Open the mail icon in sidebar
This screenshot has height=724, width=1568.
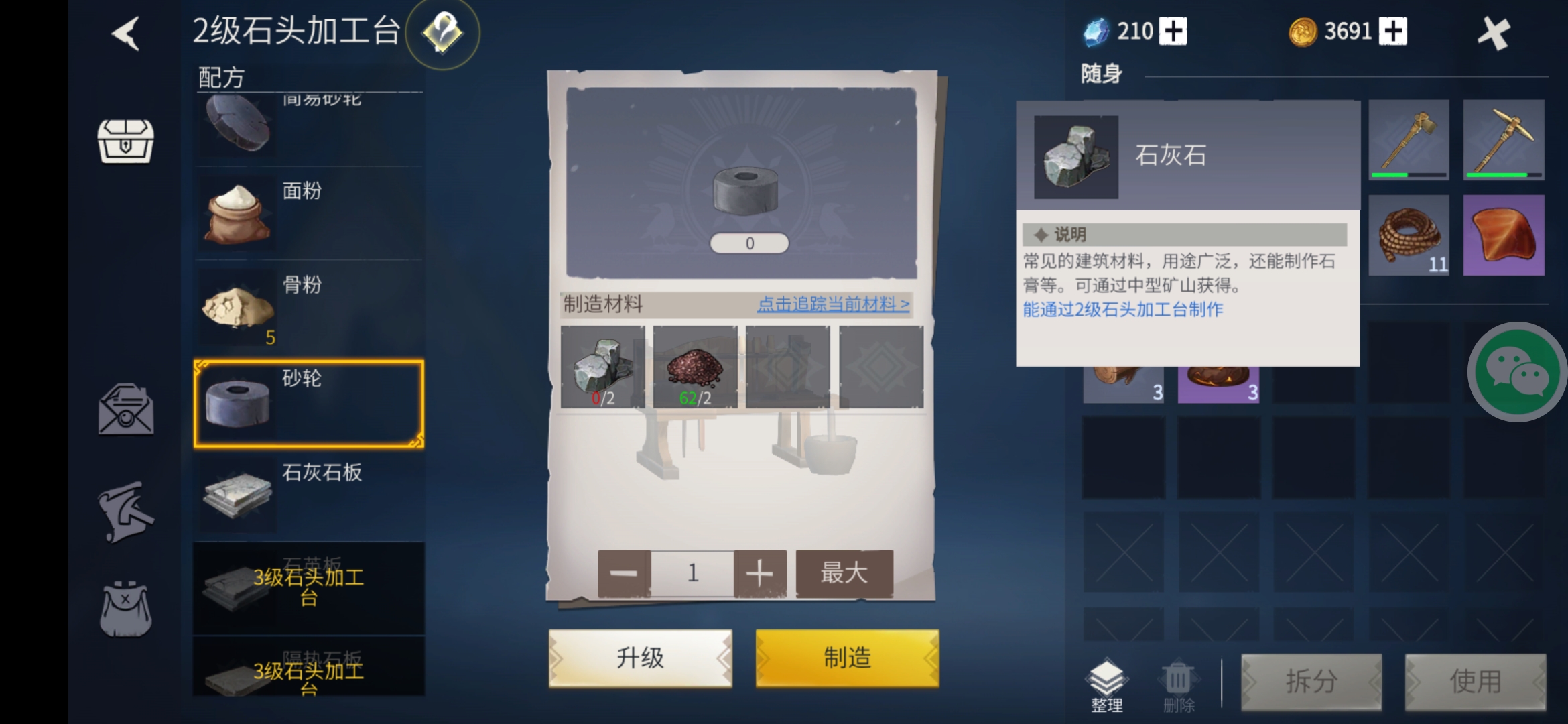(x=125, y=410)
